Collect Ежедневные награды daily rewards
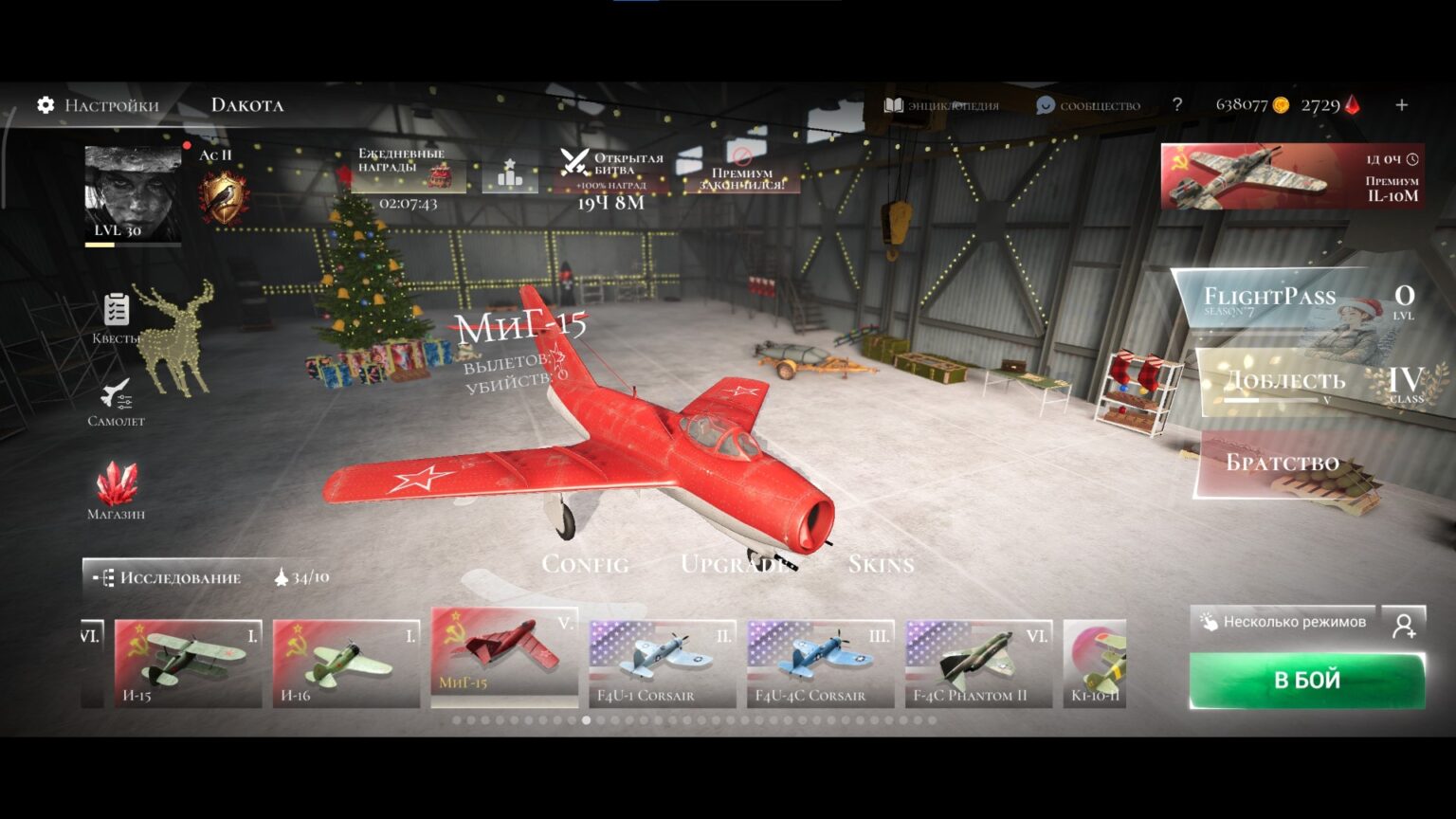 [408, 171]
